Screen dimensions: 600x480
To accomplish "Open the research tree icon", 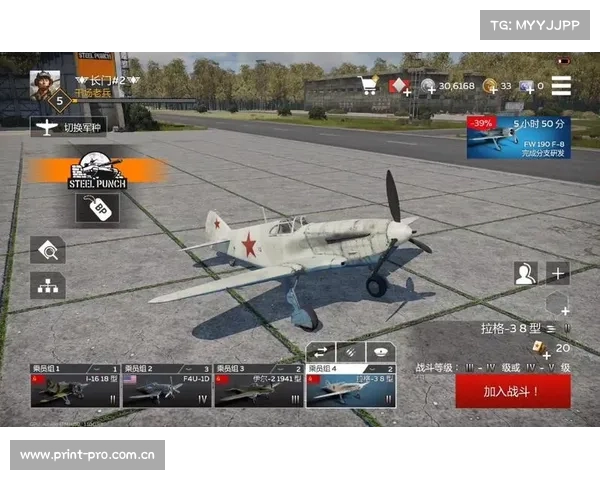I will pos(47,285).
